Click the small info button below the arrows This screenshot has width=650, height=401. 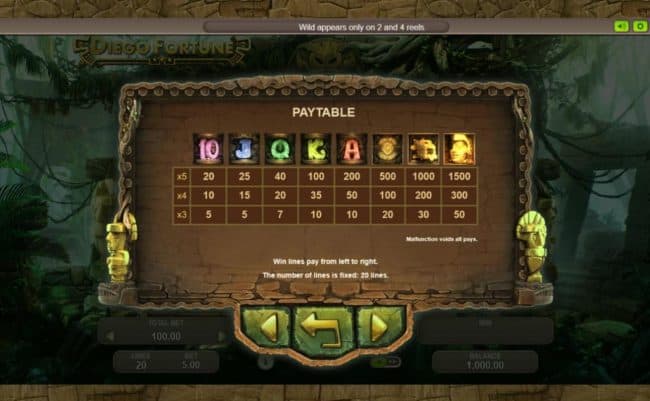click(x=265, y=363)
